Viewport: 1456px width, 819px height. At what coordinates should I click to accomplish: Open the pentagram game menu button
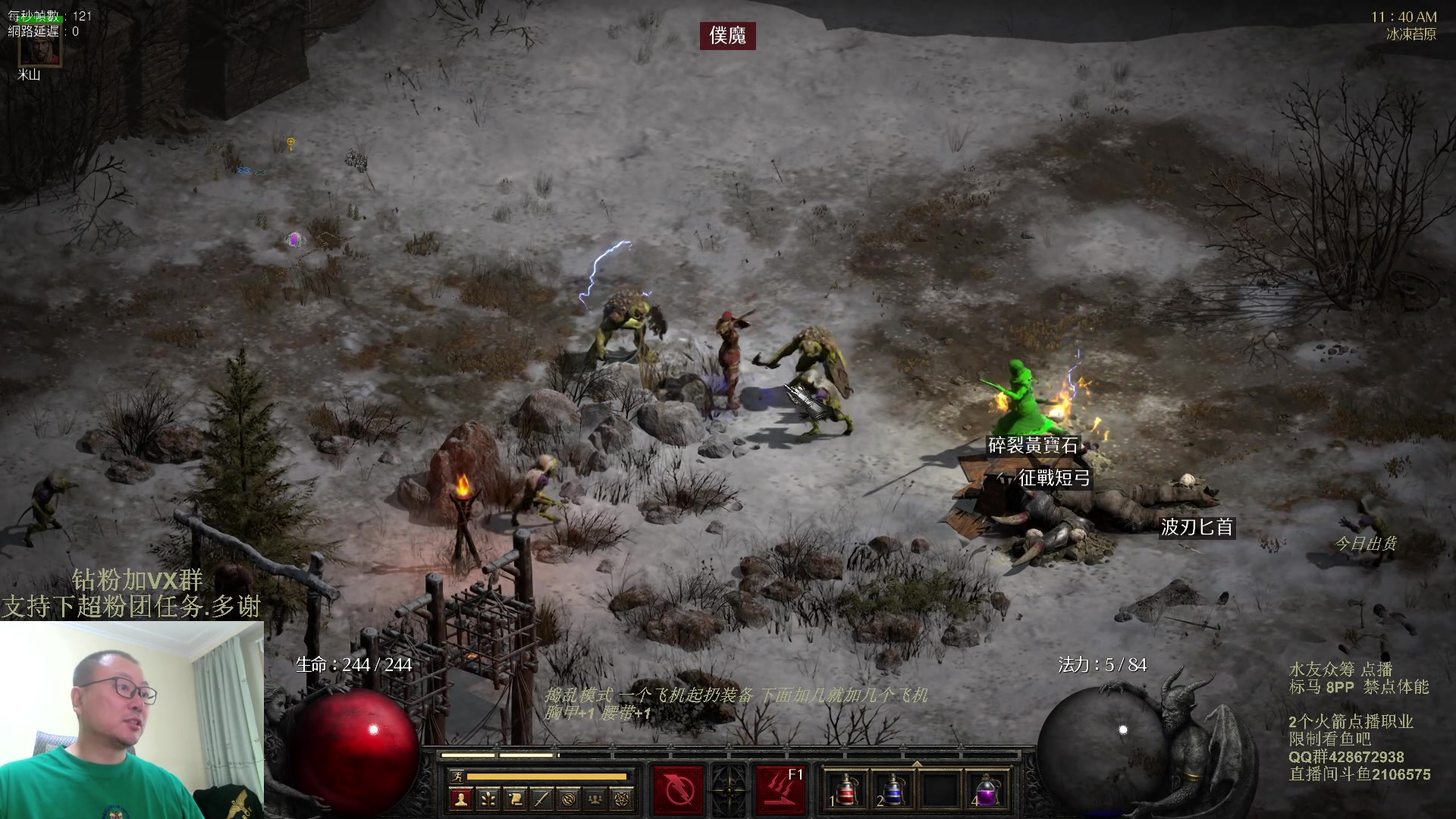[x=622, y=799]
